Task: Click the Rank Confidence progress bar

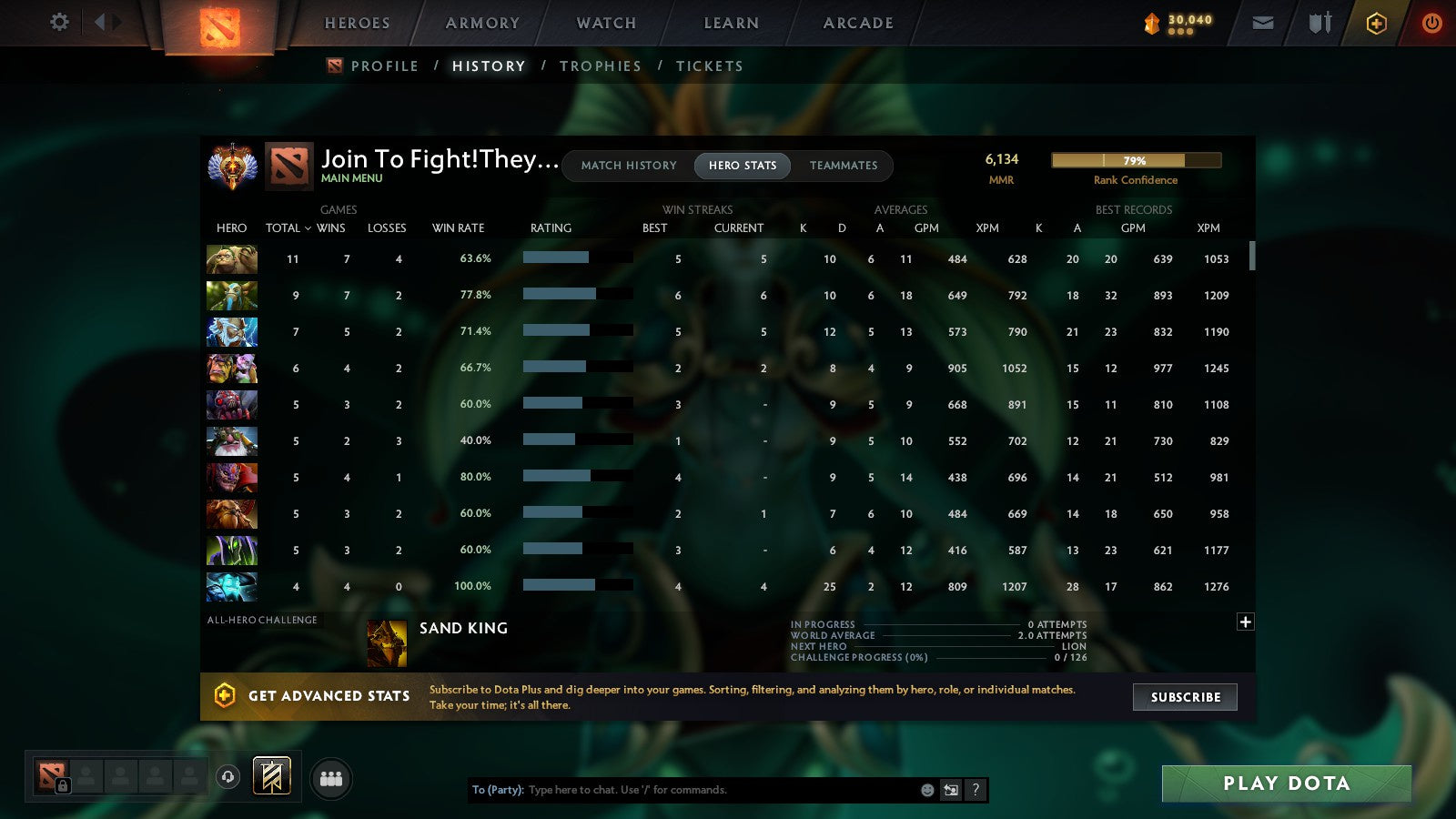Action: click(x=1136, y=160)
